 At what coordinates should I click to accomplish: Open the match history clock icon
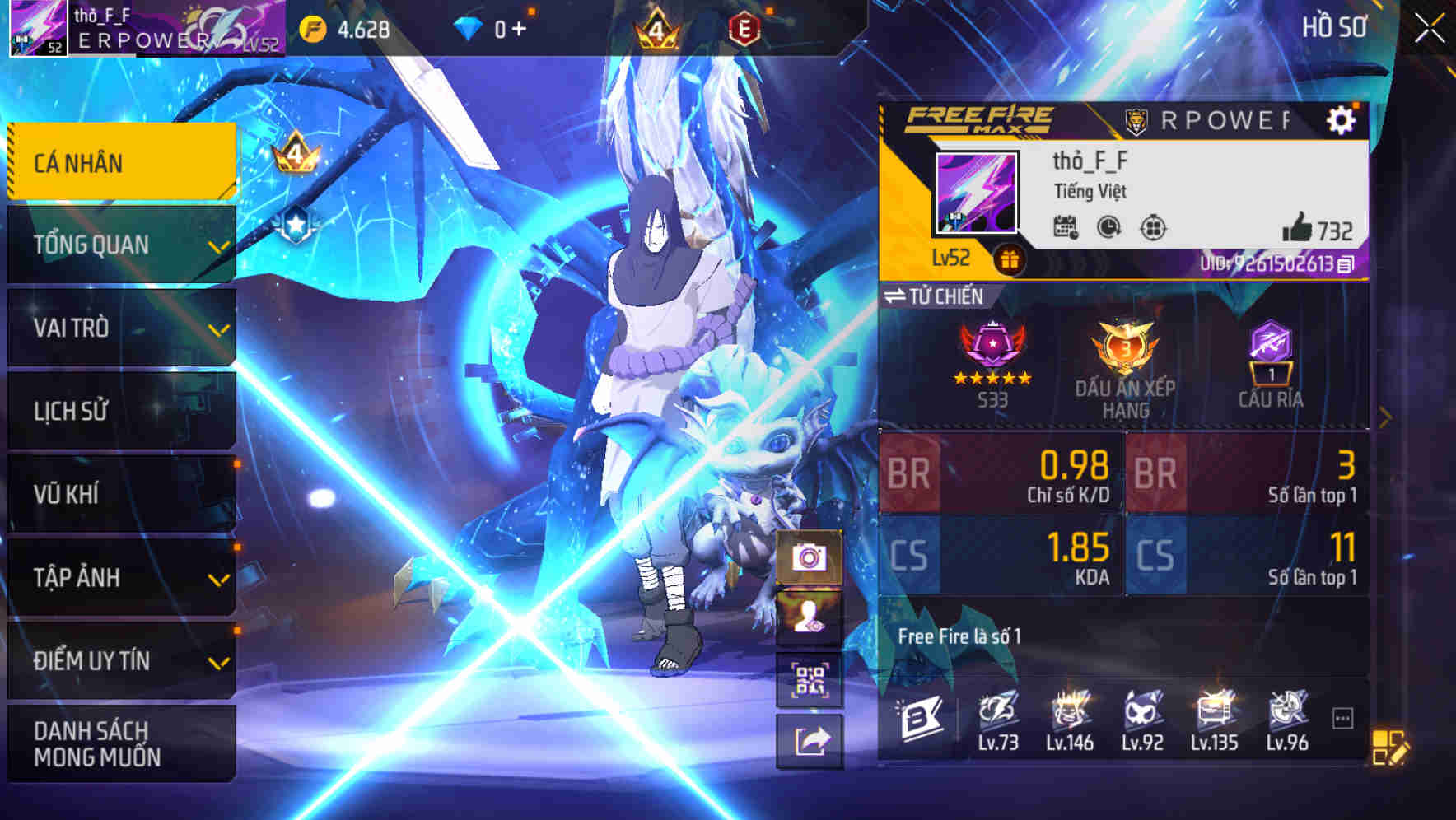(1108, 228)
